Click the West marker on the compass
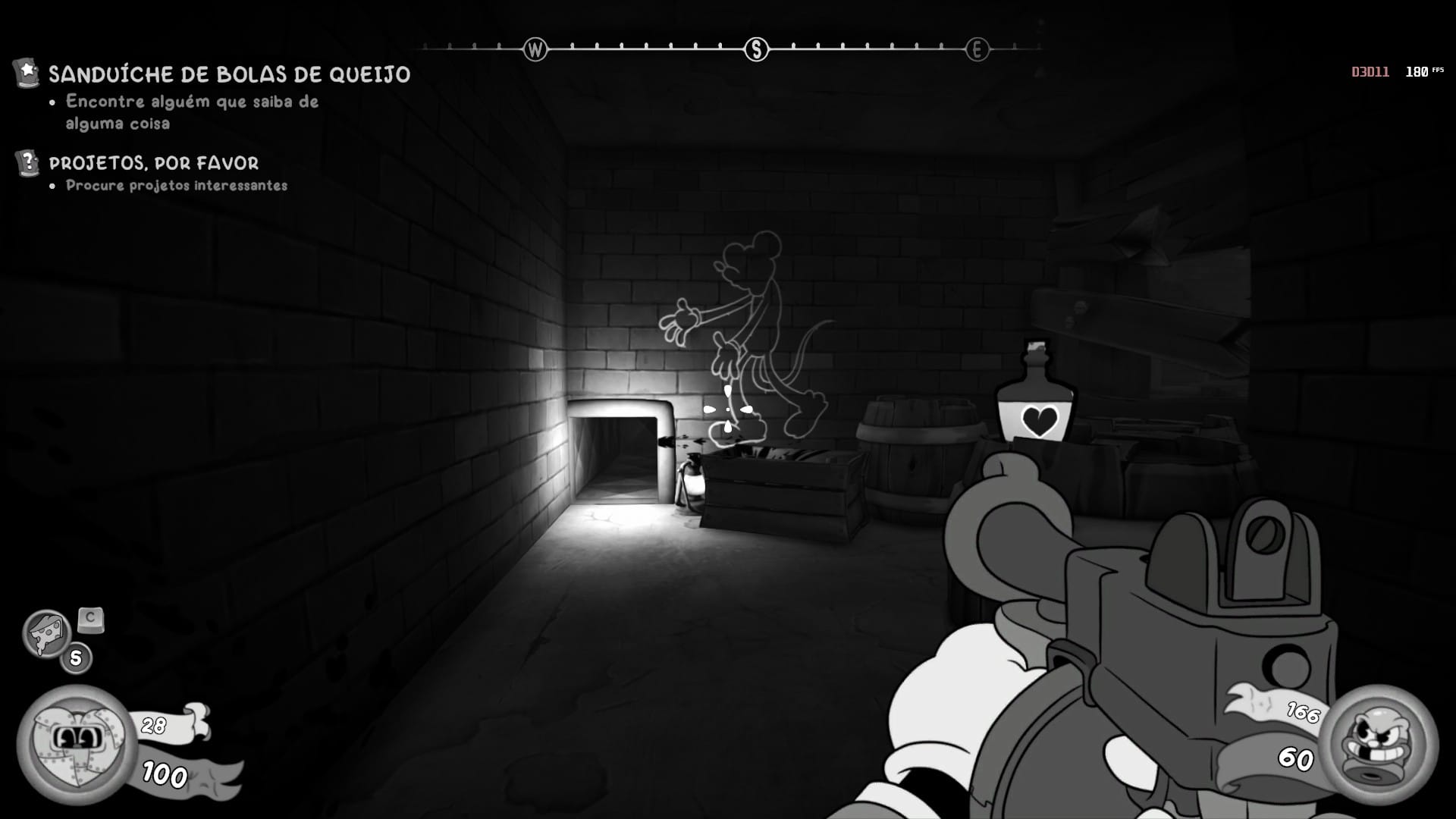Viewport: 1456px width, 819px height. 535,50
